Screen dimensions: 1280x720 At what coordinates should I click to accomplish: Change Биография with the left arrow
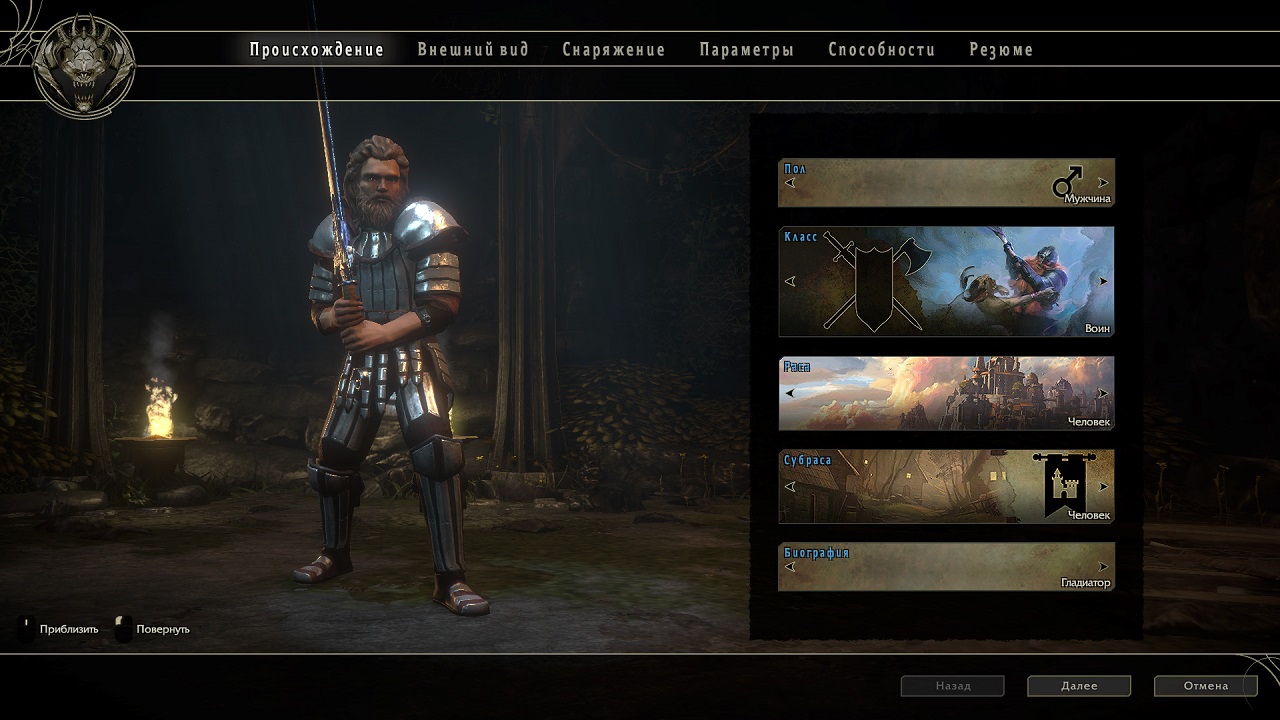[x=790, y=567]
